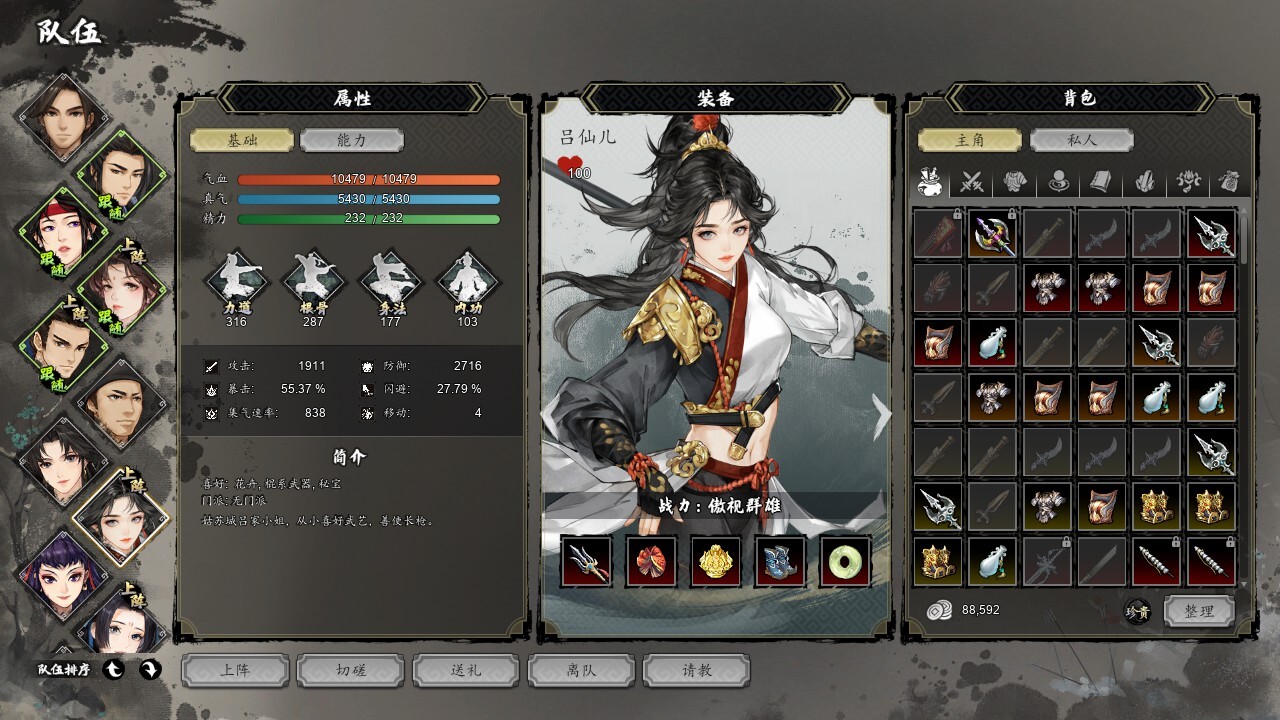
Task: Open the 送礼 gift option
Action: [x=466, y=670]
